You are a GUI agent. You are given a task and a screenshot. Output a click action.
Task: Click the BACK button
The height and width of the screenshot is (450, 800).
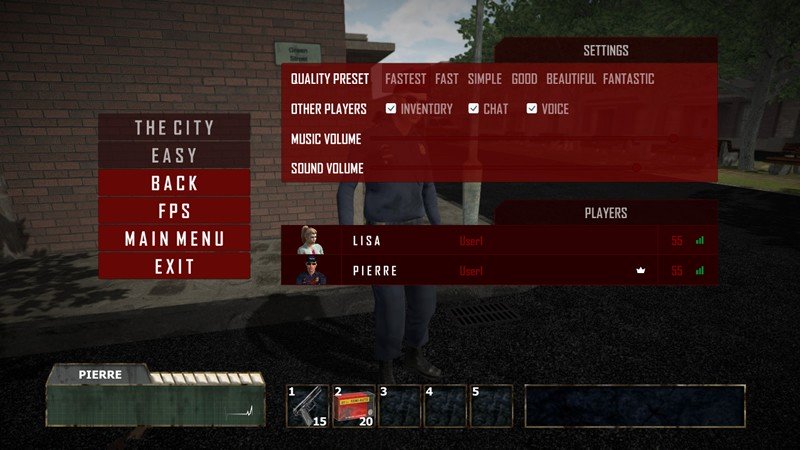pos(174,183)
